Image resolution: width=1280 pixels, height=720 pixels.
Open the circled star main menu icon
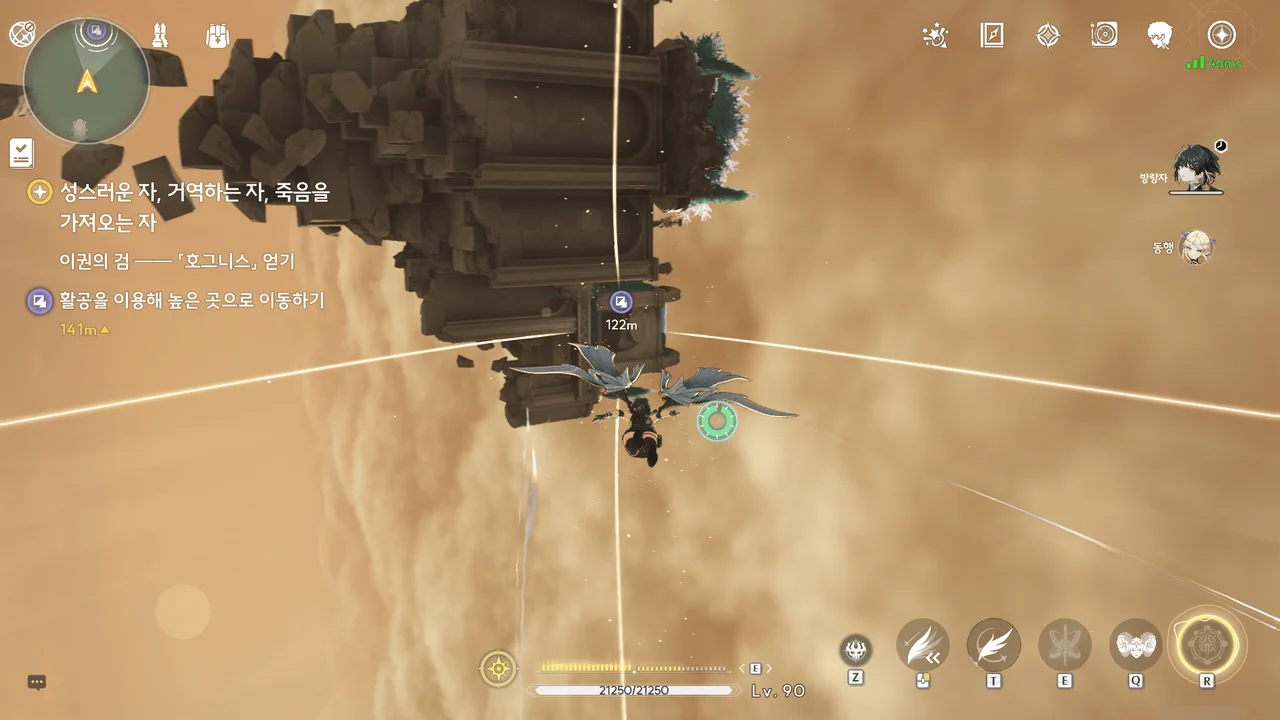1221,36
